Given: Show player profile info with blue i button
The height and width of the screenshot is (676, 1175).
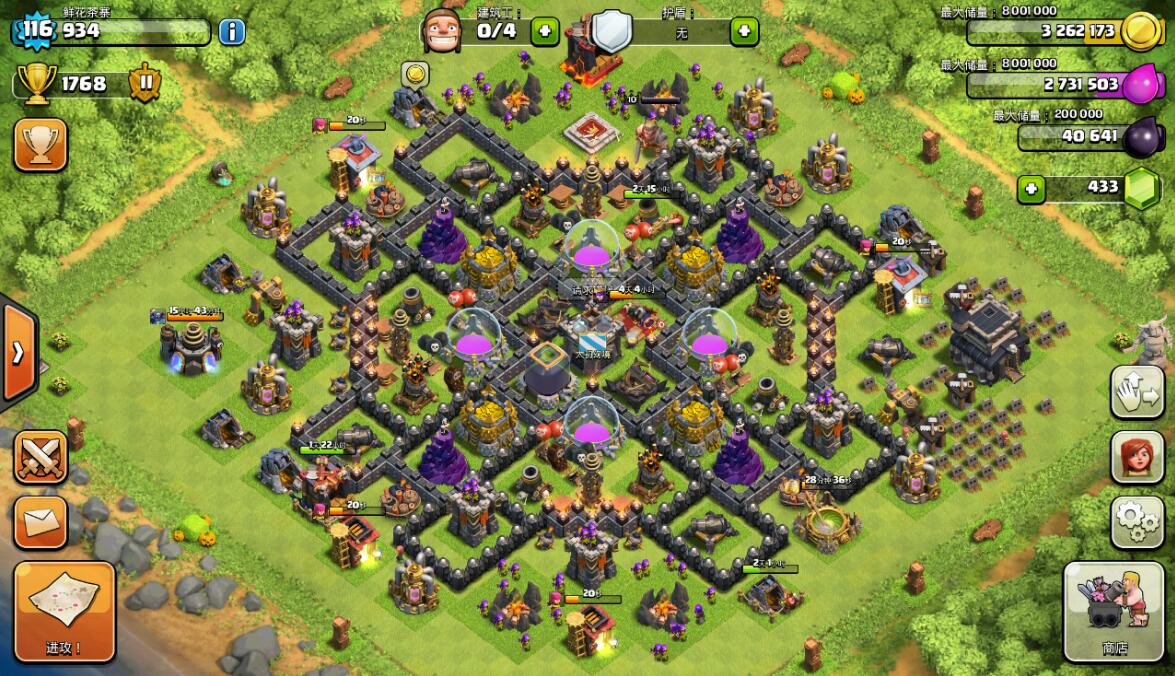Looking at the screenshot, I should (232, 32).
